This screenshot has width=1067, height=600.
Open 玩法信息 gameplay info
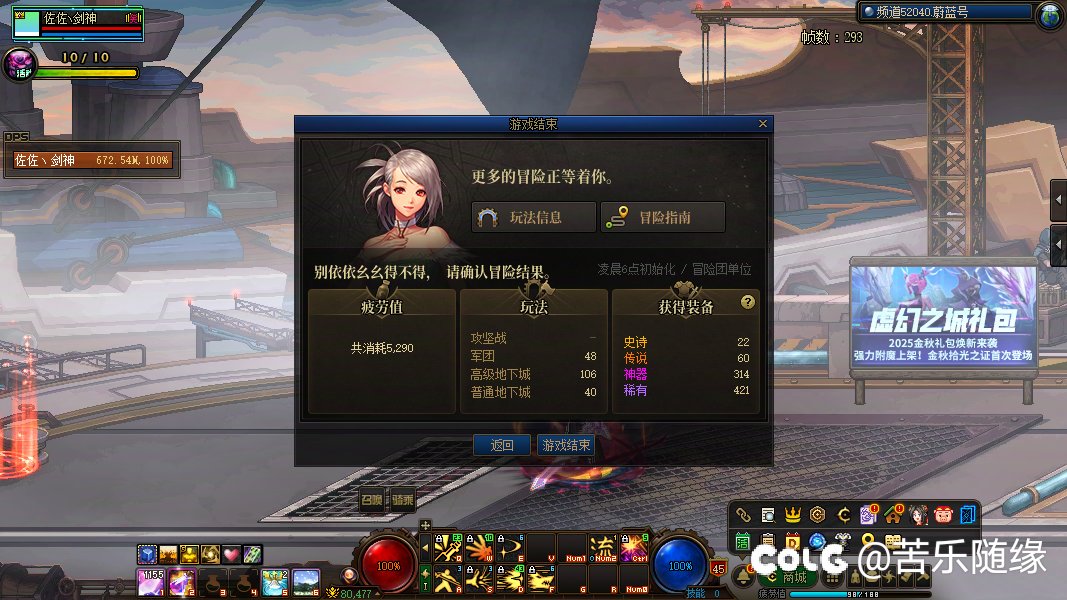(x=533, y=217)
